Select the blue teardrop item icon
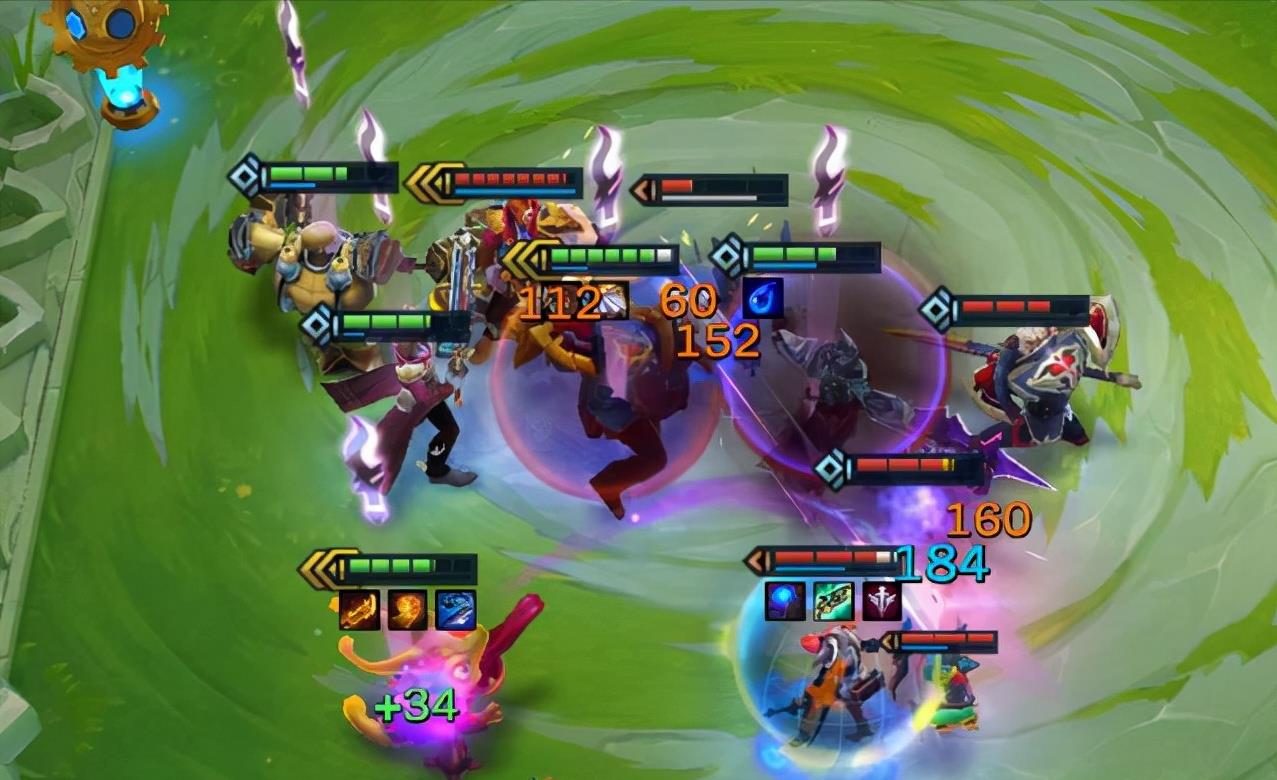This screenshot has width=1277, height=780. (763, 298)
